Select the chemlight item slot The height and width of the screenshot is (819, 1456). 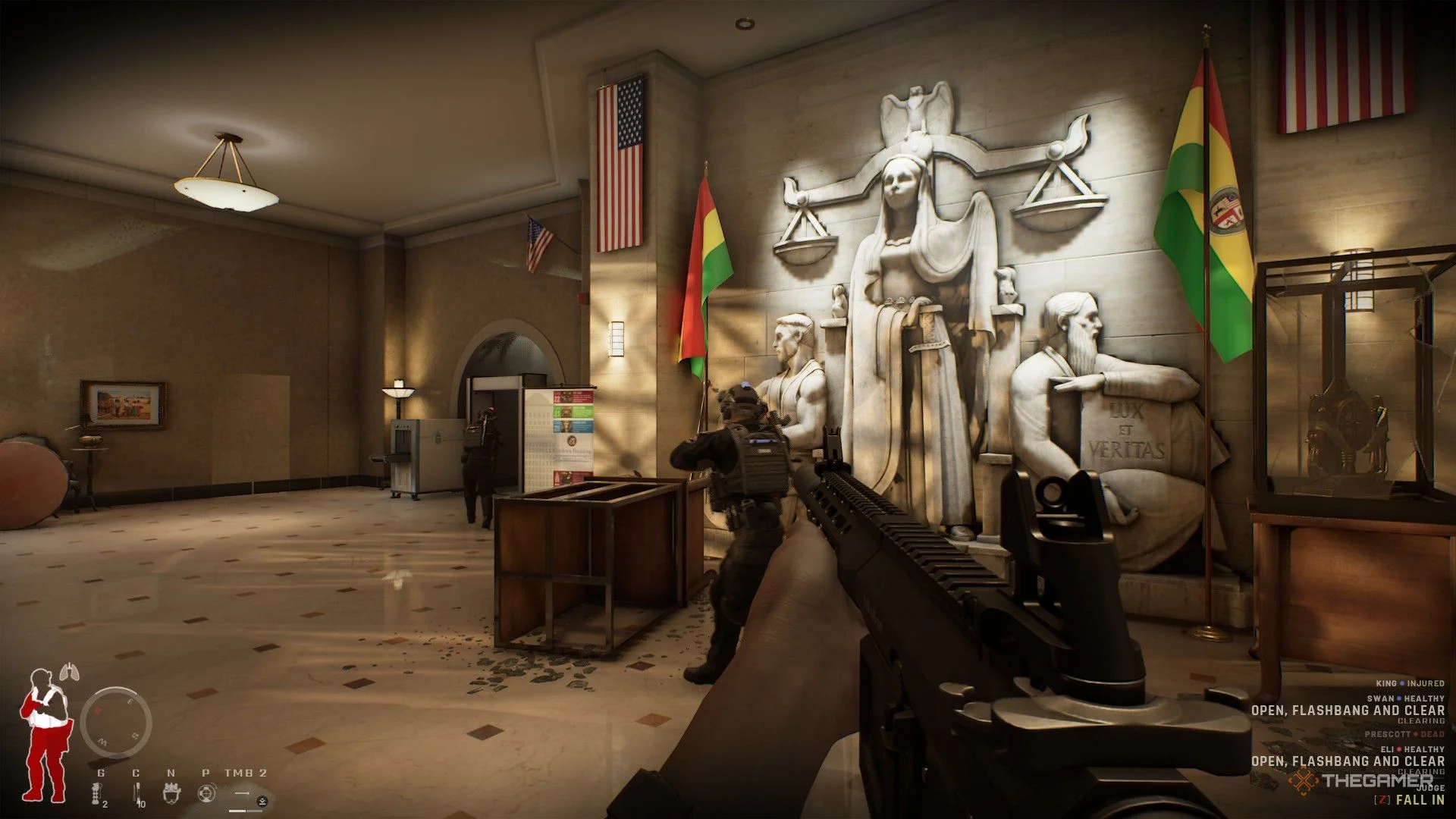pyautogui.click(x=137, y=792)
